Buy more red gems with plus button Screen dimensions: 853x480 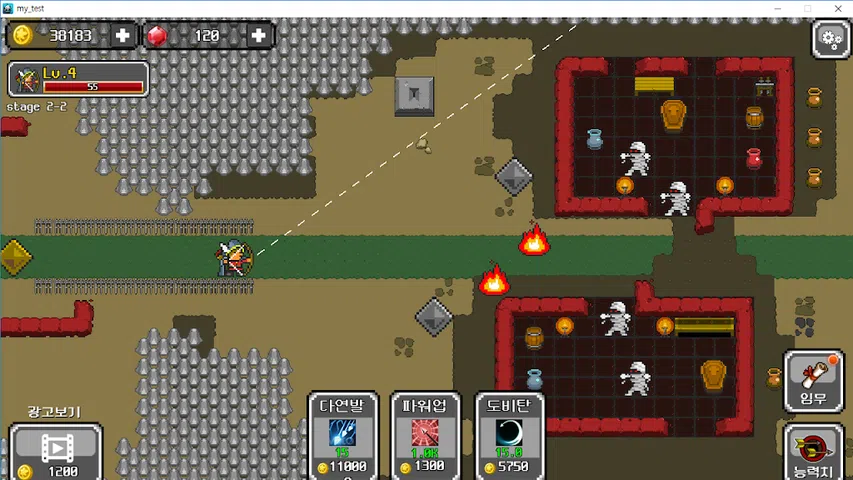(258, 36)
